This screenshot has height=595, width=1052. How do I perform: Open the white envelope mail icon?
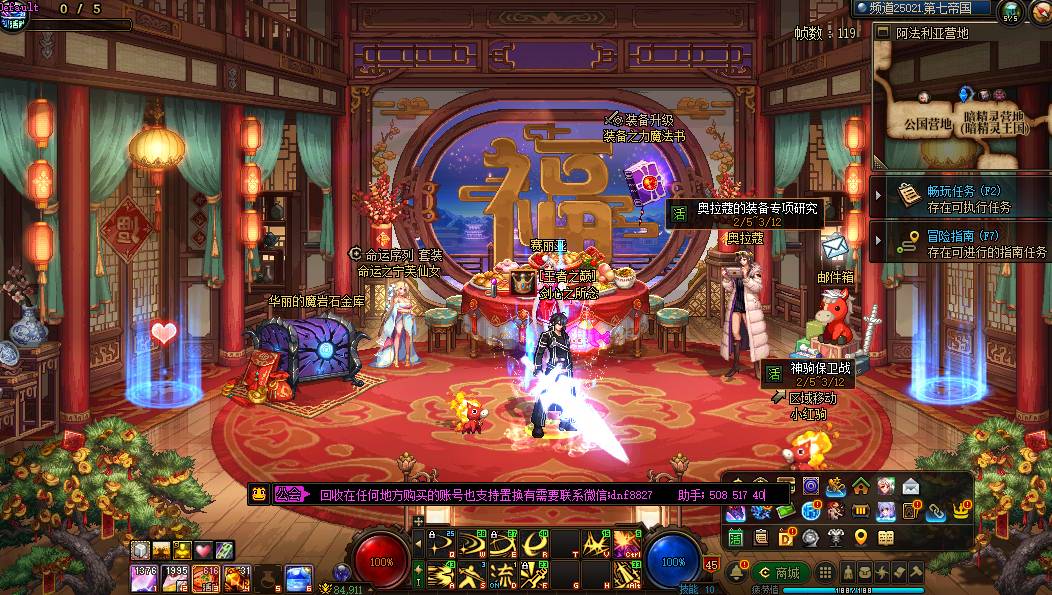pos(911,487)
